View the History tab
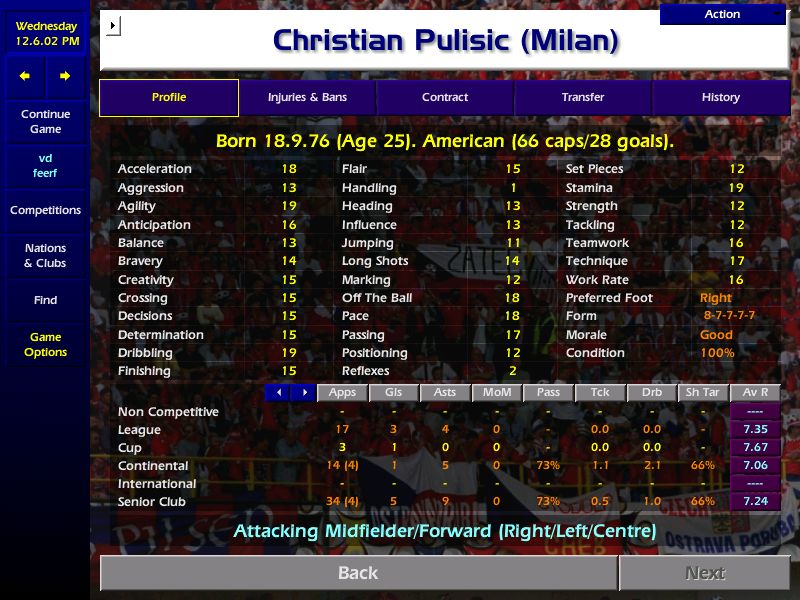 pos(720,97)
